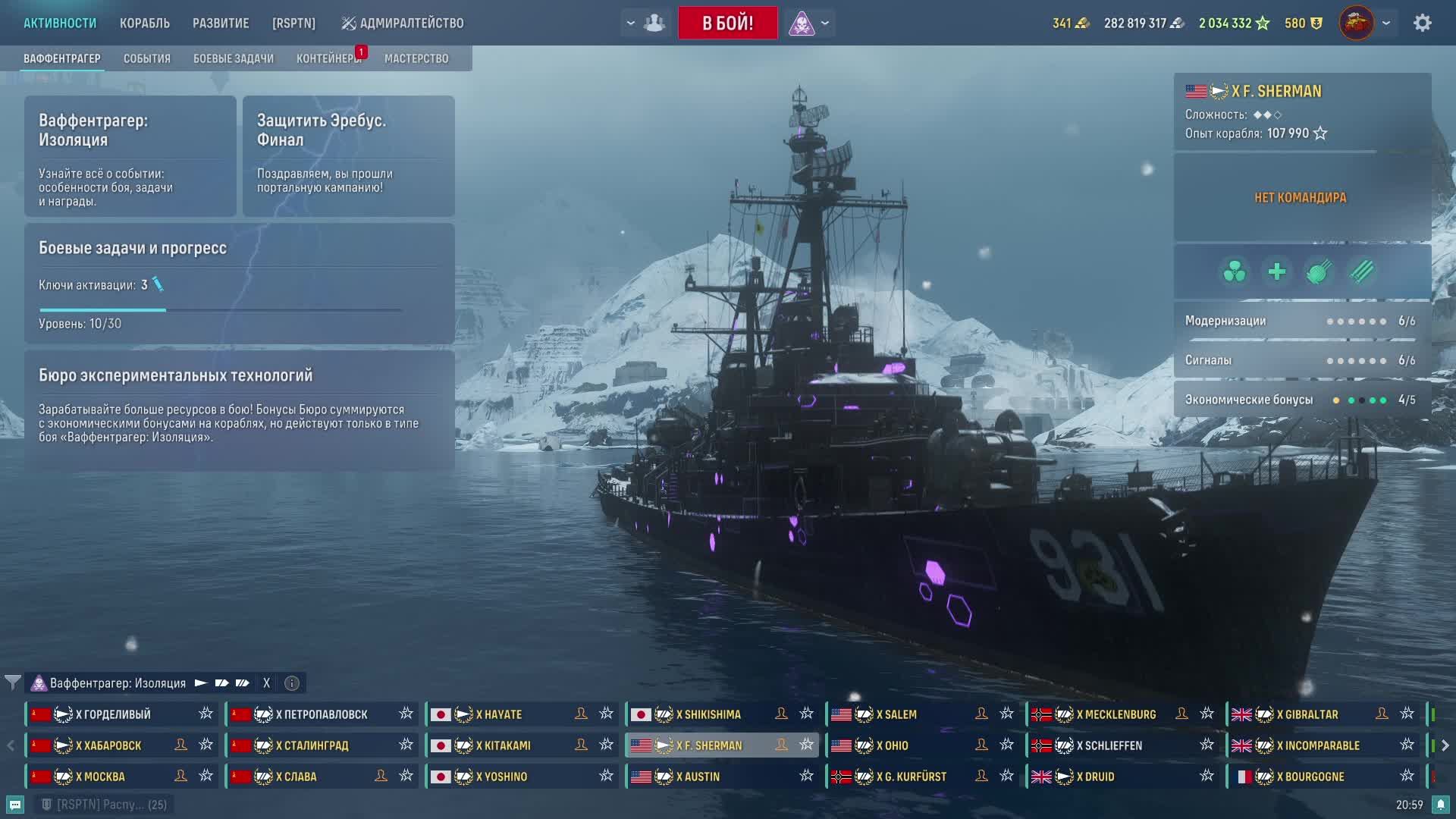Open the Развитие menu
The height and width of the screenshot is (819, 1456).
click(221, 23)
